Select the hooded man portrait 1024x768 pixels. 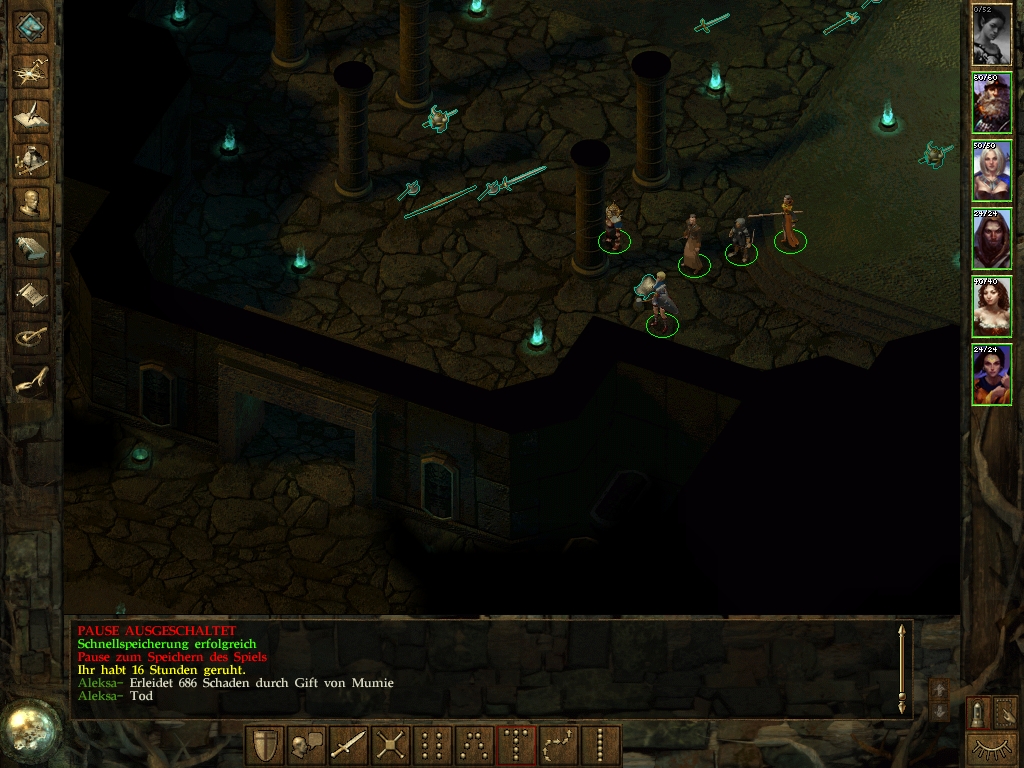pos(991,239)
